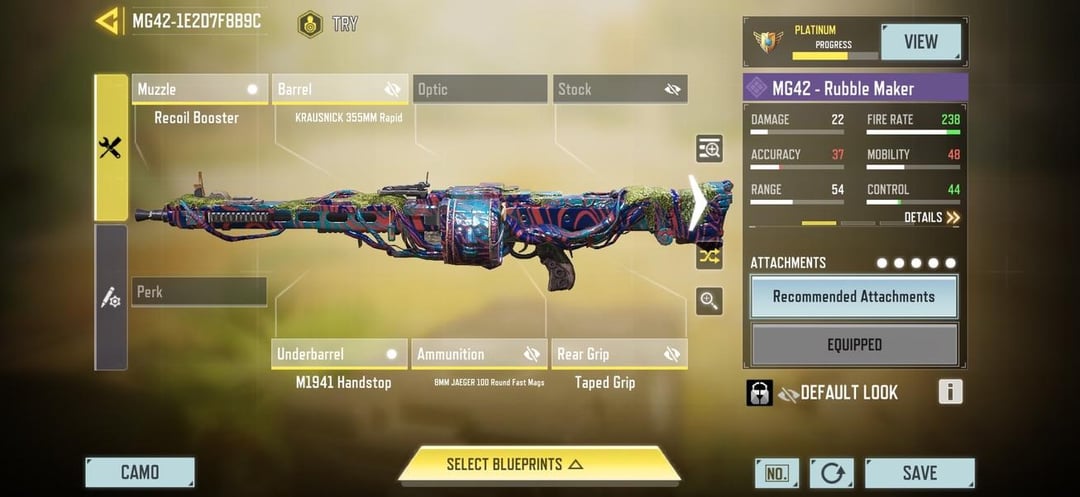This screenshot has width=1080, height=497.
Task: Choose the empty Optic slot
Action: 479,89
